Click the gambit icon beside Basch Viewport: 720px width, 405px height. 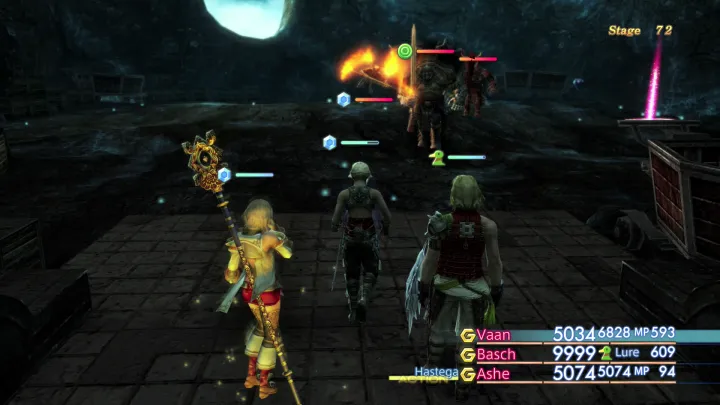click(467, 353)
